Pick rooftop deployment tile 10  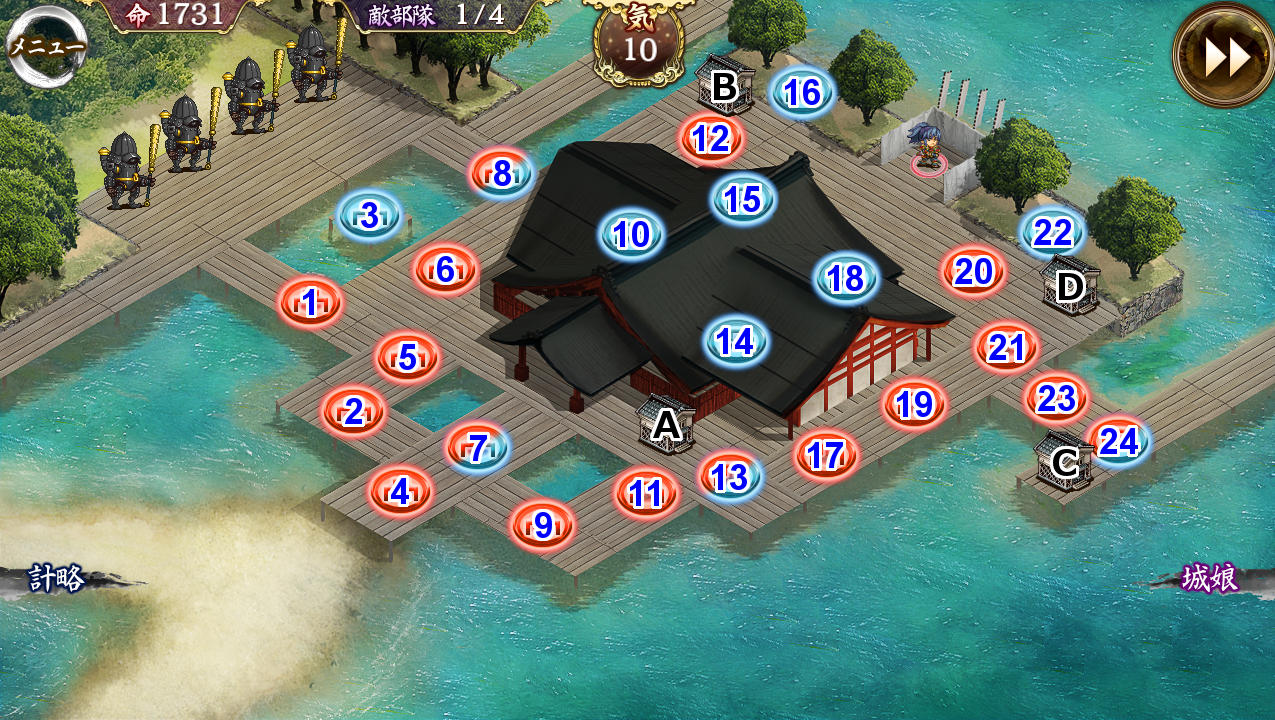click(x=632, y=235)
